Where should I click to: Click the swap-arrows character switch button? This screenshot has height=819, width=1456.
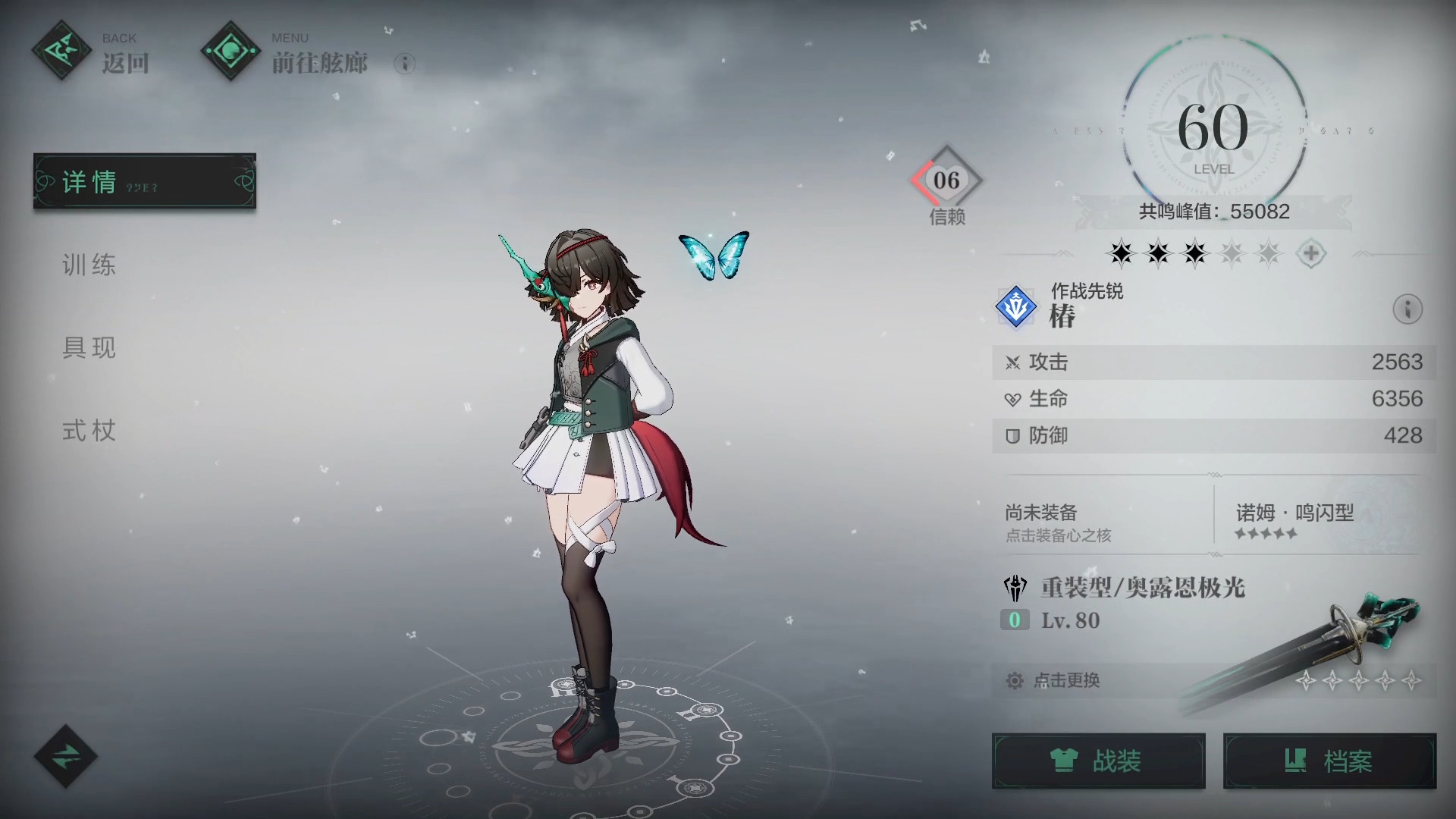click(x=66, y=756)
